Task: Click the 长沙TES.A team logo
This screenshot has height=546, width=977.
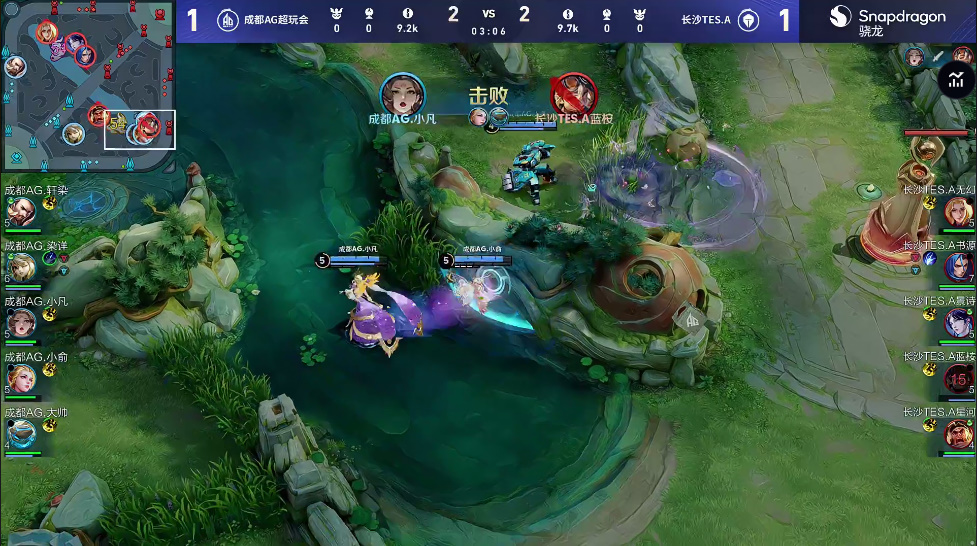Action: (x=748, y=20)
